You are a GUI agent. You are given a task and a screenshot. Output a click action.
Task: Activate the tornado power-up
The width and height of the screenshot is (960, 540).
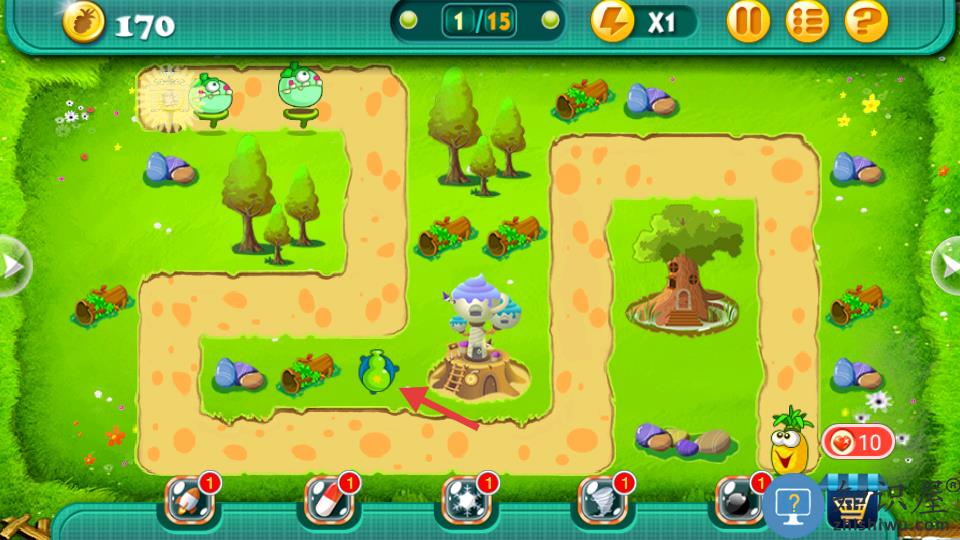click(603, 501)
